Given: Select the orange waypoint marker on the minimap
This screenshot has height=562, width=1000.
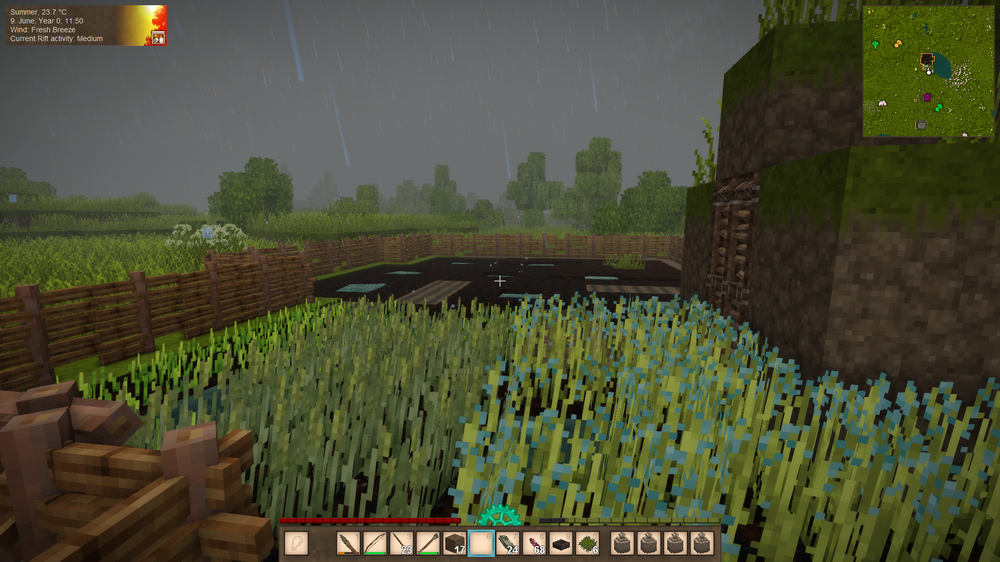Looking at the screenshot, I should pyautogui.click(x=898, y=43).
